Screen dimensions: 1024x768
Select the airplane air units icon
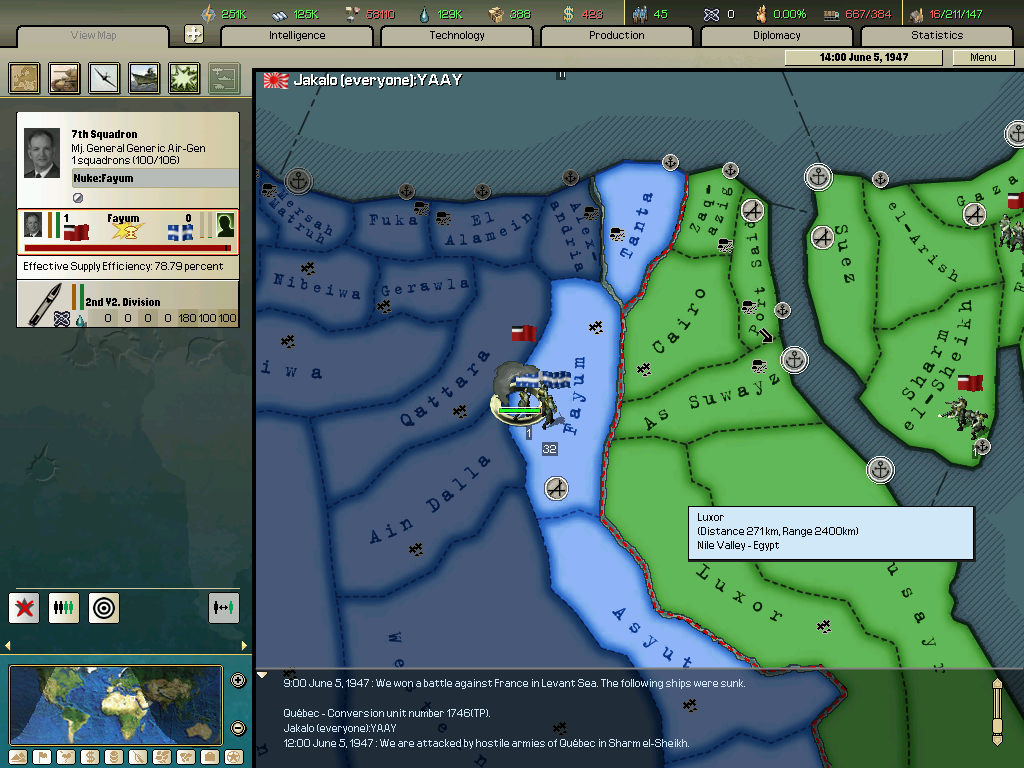point(105,78)
